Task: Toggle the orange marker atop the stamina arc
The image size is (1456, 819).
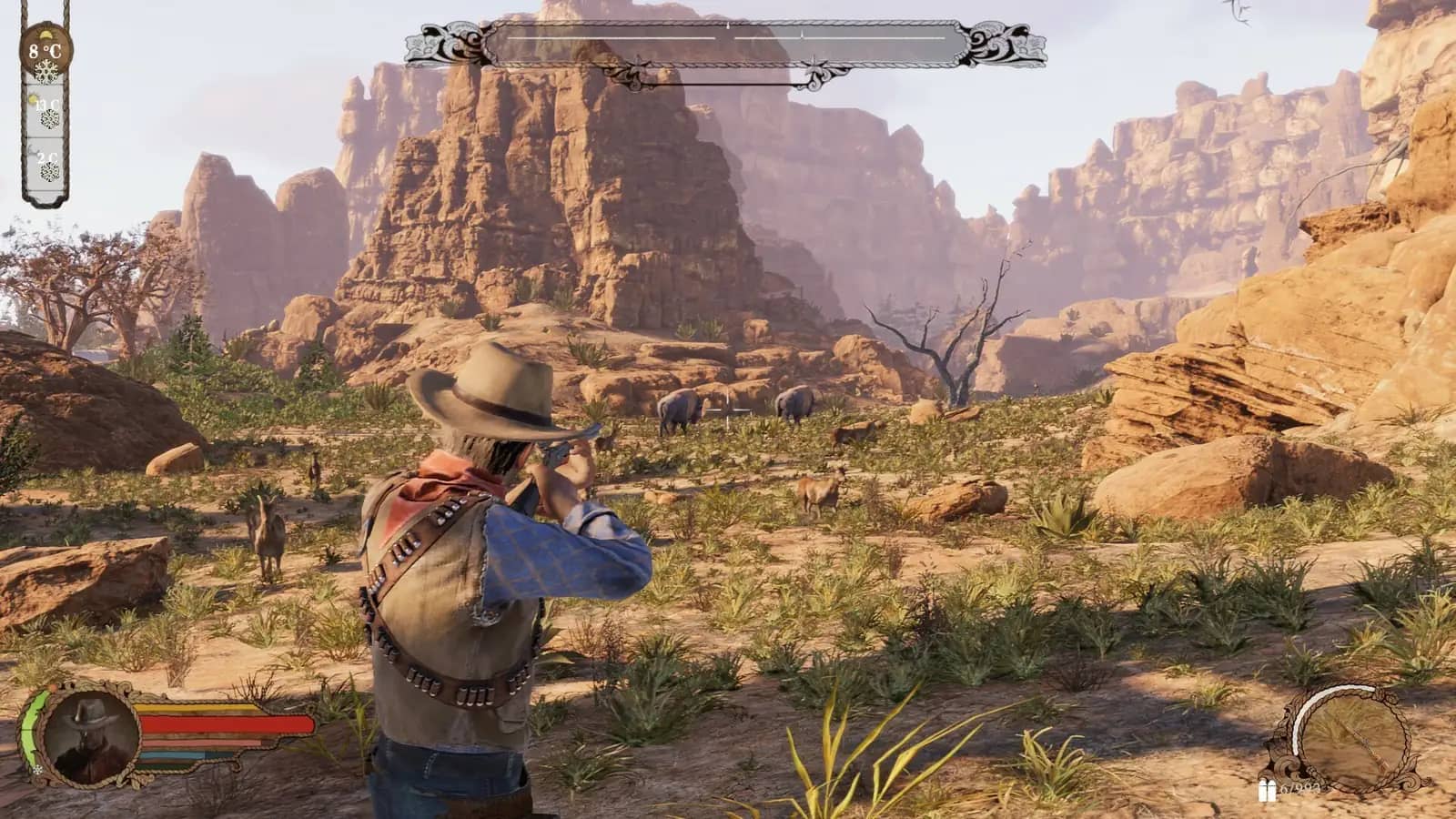Action: coord(54,685)
